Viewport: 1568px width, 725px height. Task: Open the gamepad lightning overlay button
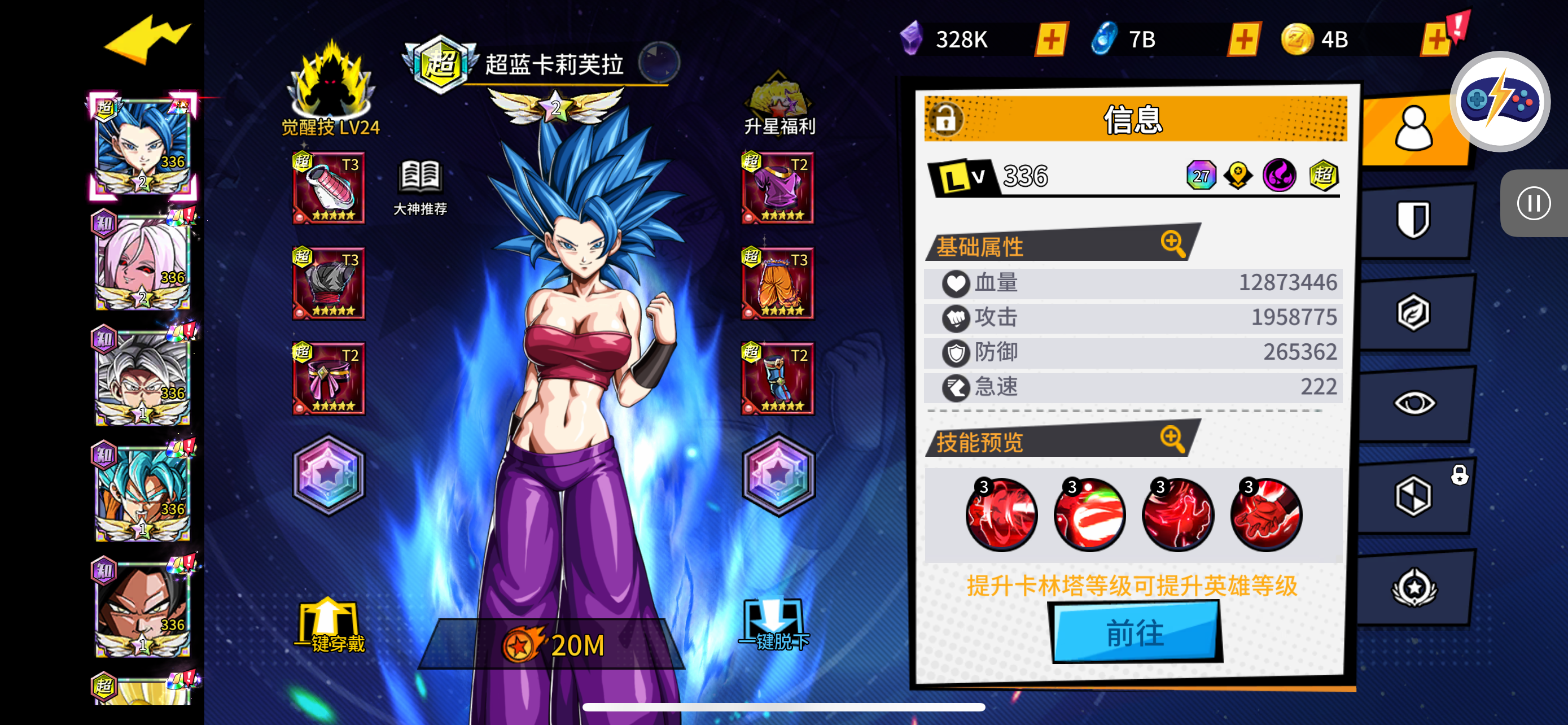click(x=1500, y=101)
